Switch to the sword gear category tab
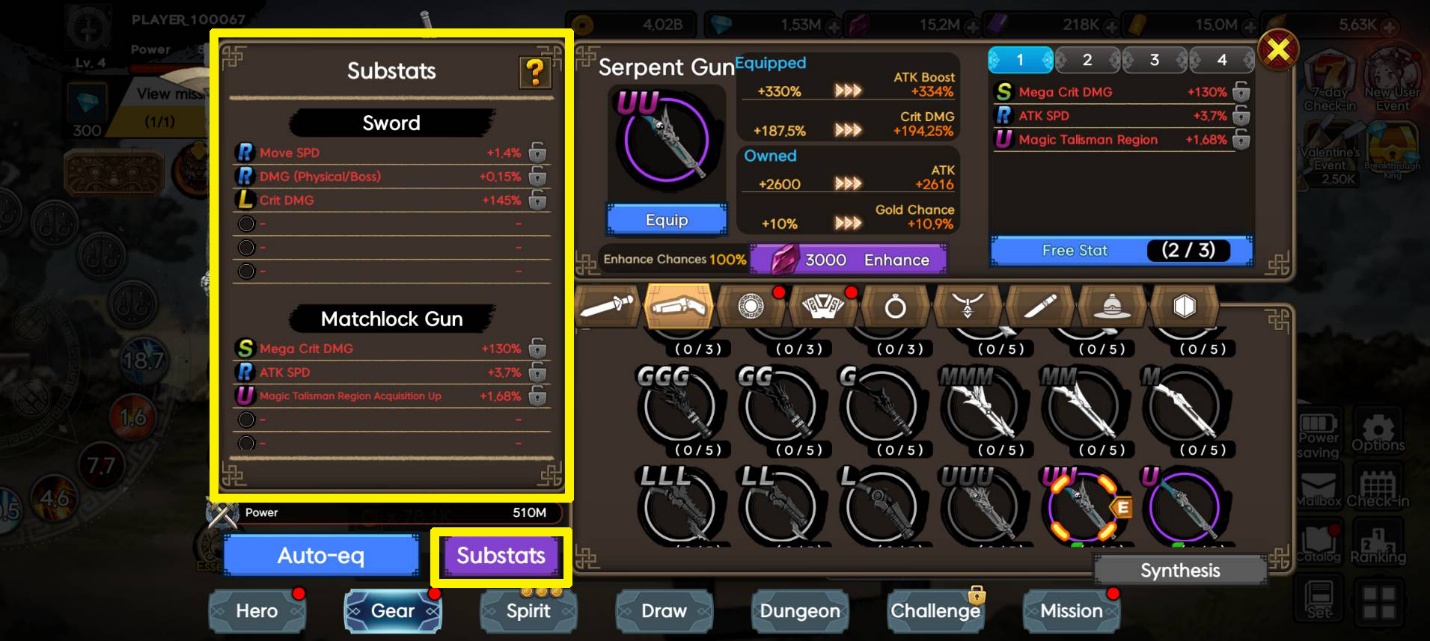The height and width of the screenshot is (641, 1430). pos(609,306)
